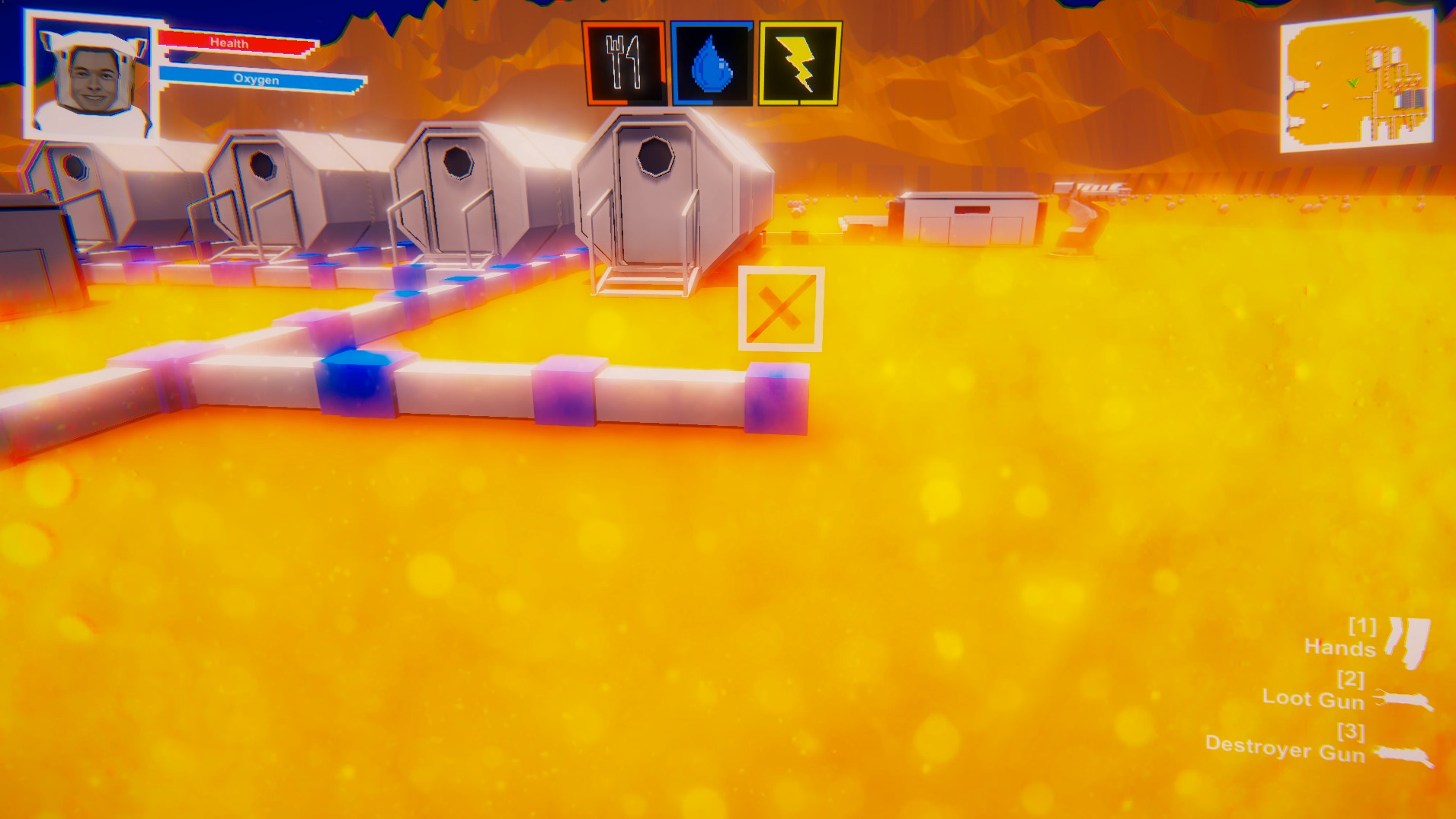Click the water droplet status icon
1456x819 pixels.
(710, 61)
